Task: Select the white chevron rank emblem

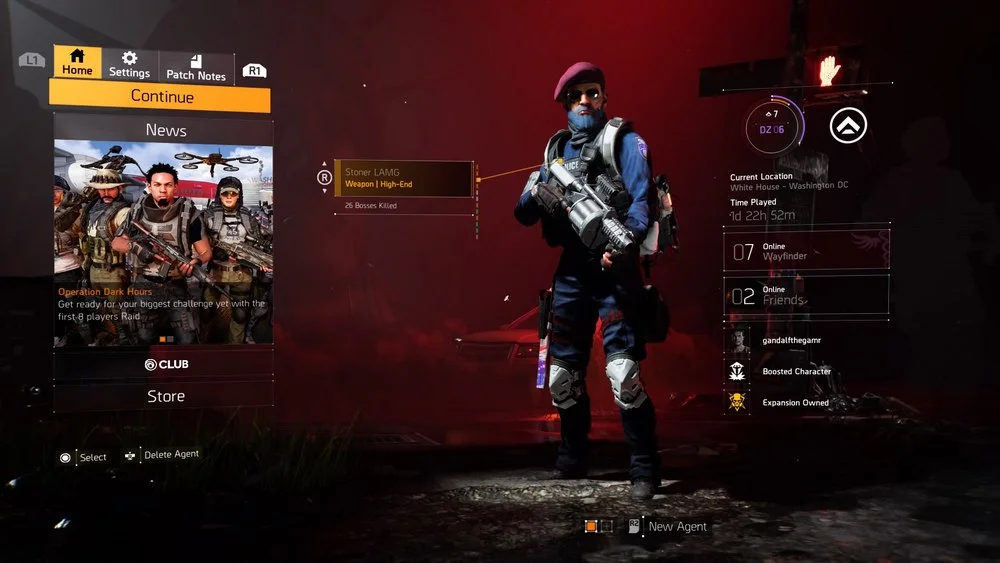Action: [848, 125]
